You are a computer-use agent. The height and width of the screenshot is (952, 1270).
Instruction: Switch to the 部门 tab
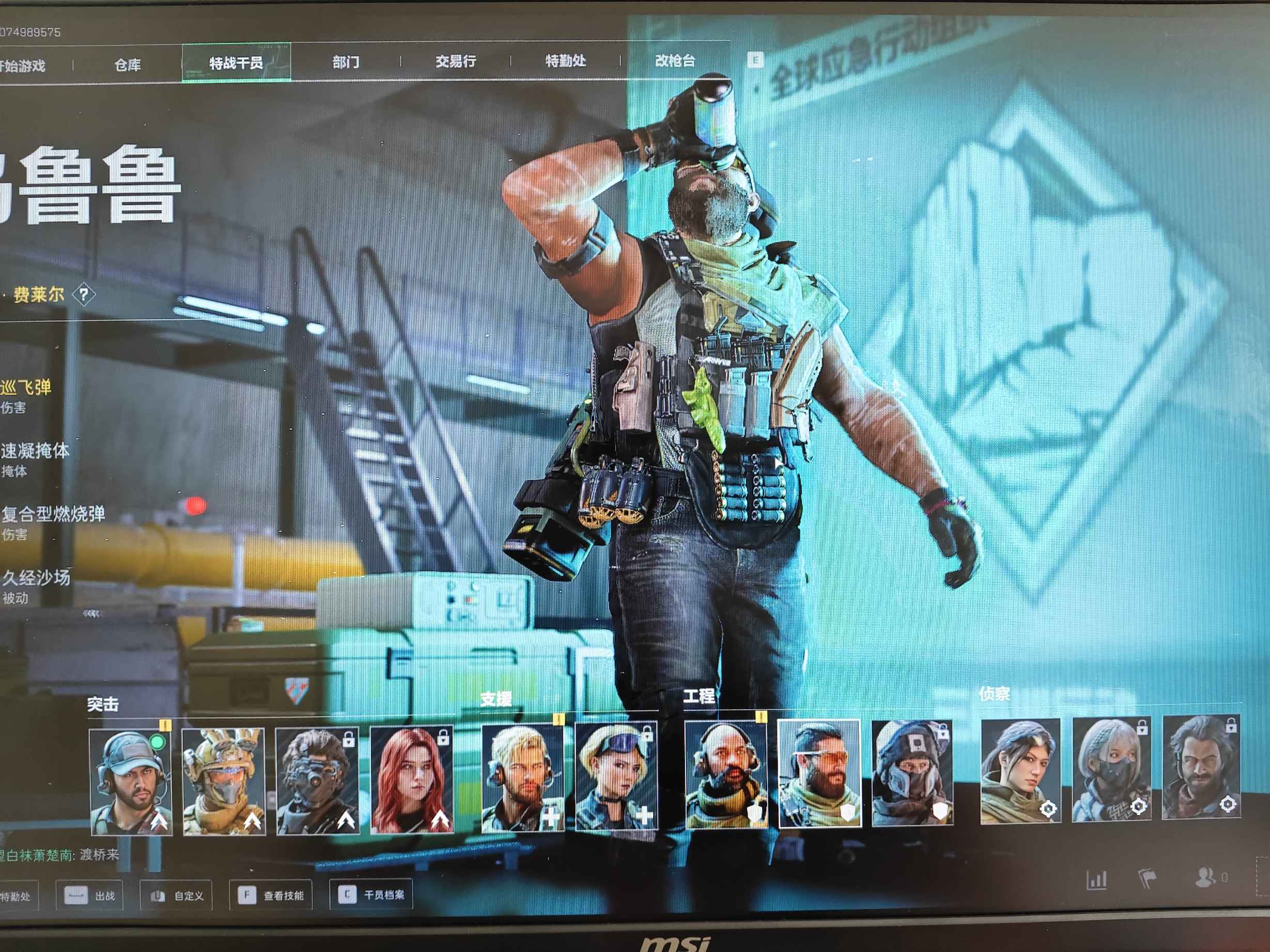click(x=346, y=62)
